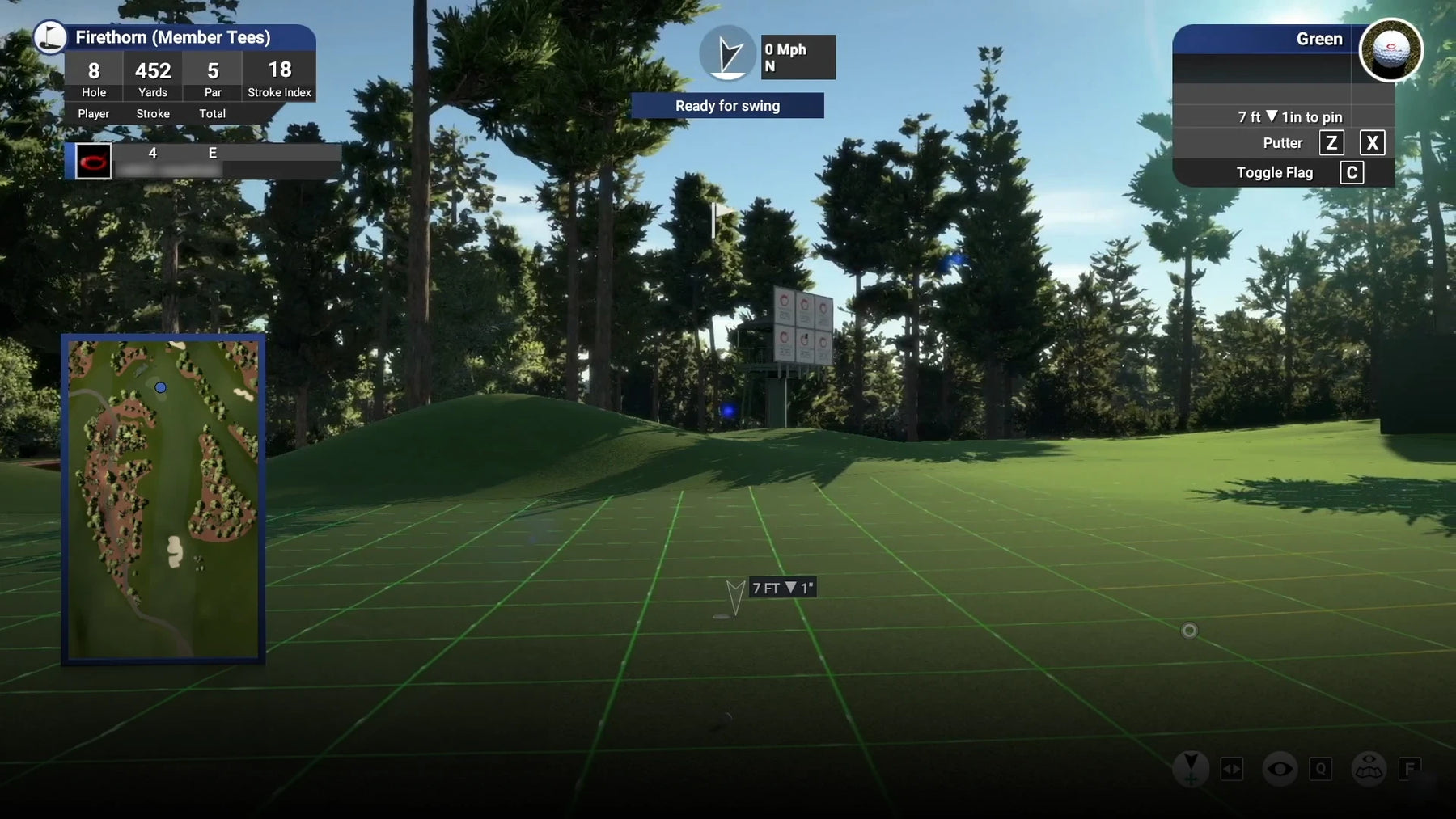Click the golf ball lie thumbnail
Image resolution: width=1456 pixels, height=819 pixels.
(x=1390, y=51)
